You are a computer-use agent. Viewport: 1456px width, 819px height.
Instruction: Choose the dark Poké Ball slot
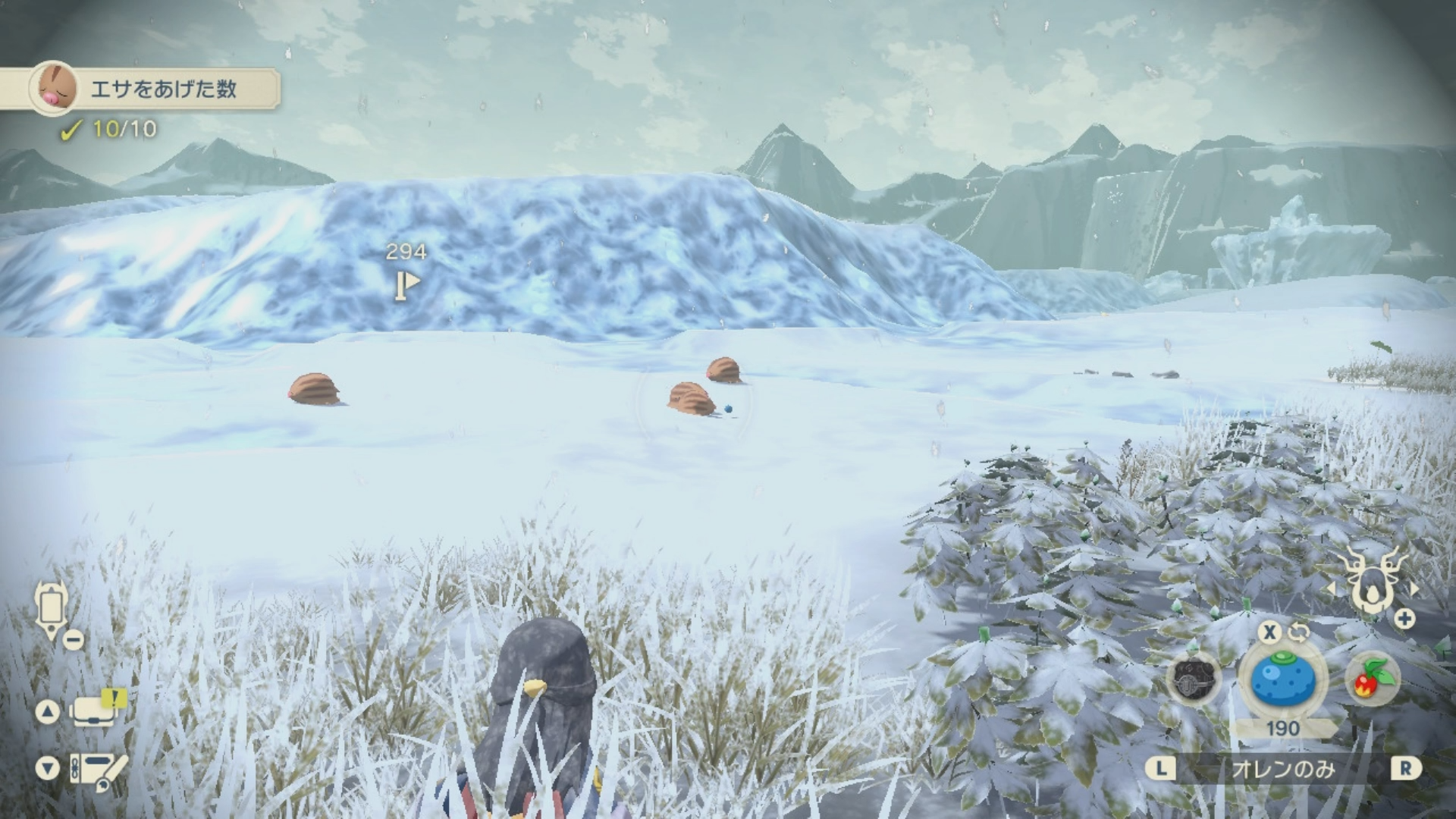[1194, 679]
